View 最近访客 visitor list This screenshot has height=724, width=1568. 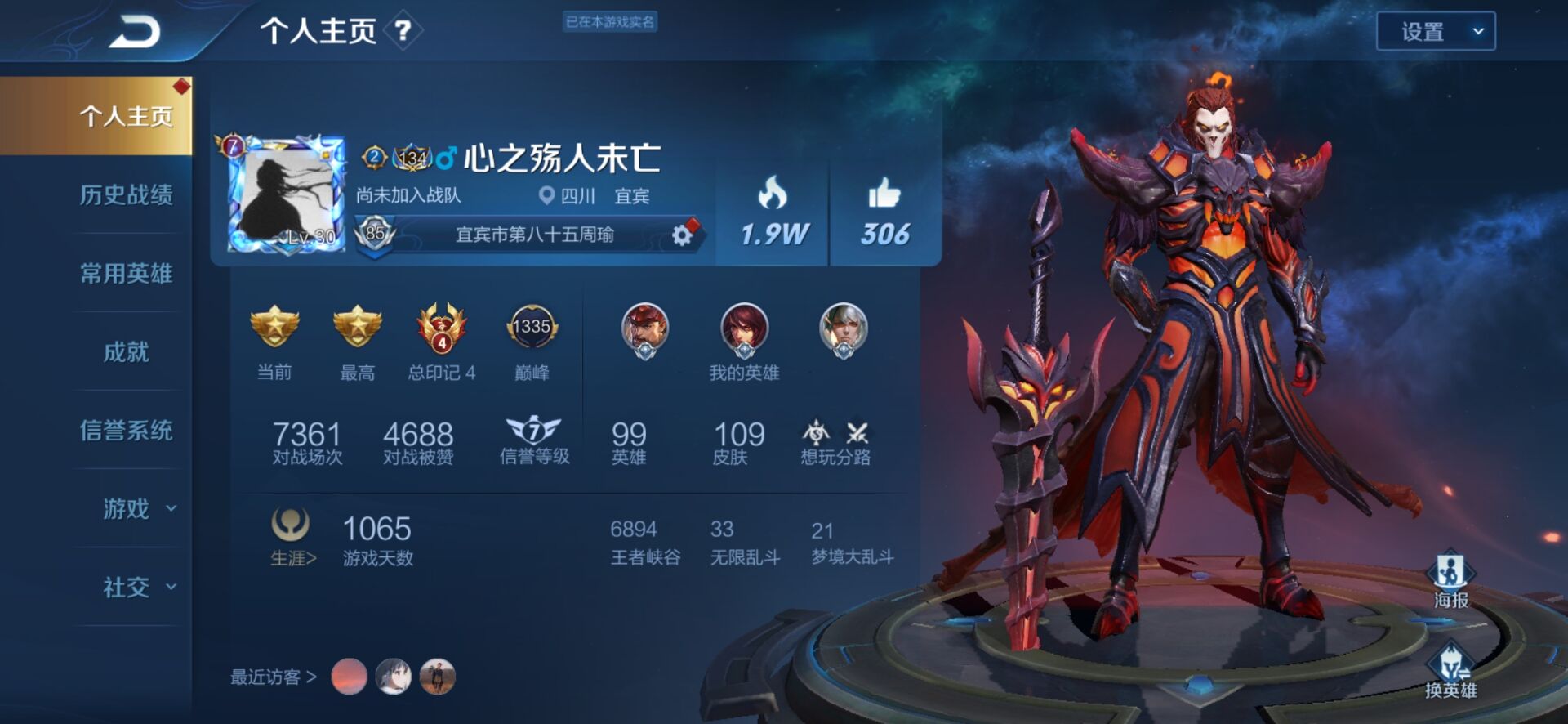click(273, 677)
